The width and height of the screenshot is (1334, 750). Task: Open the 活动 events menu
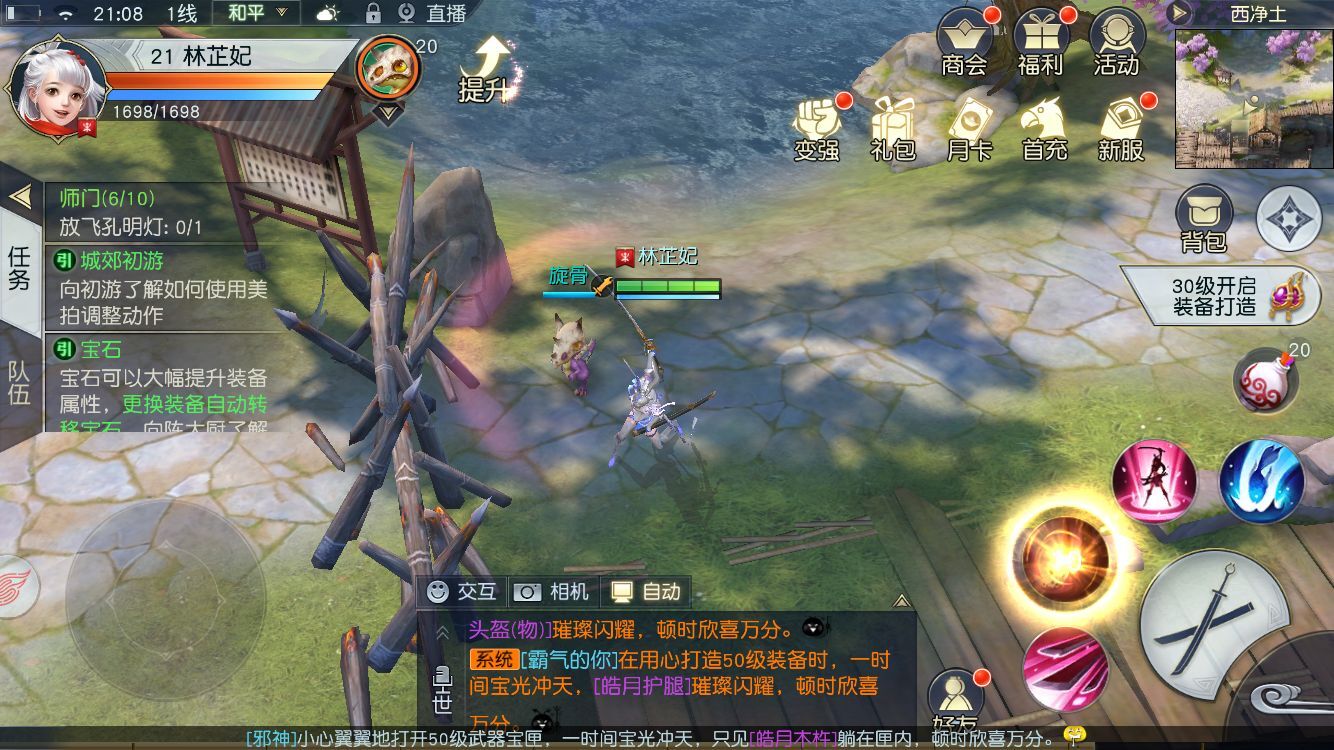point(1116,42)
